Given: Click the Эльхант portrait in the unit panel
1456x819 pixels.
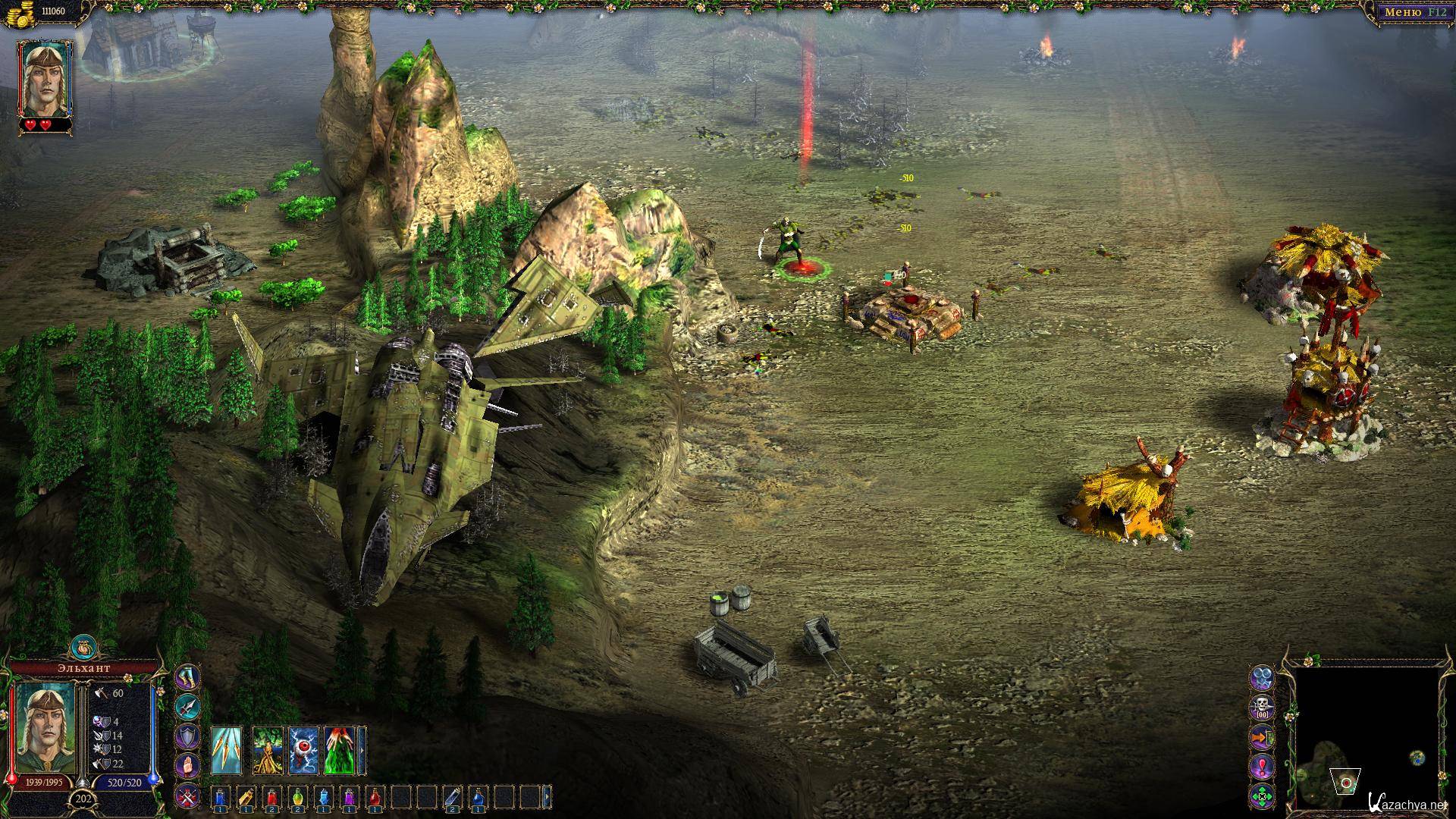Looking at the screenshot, I should pyautogui.click(x=45, y=728).
